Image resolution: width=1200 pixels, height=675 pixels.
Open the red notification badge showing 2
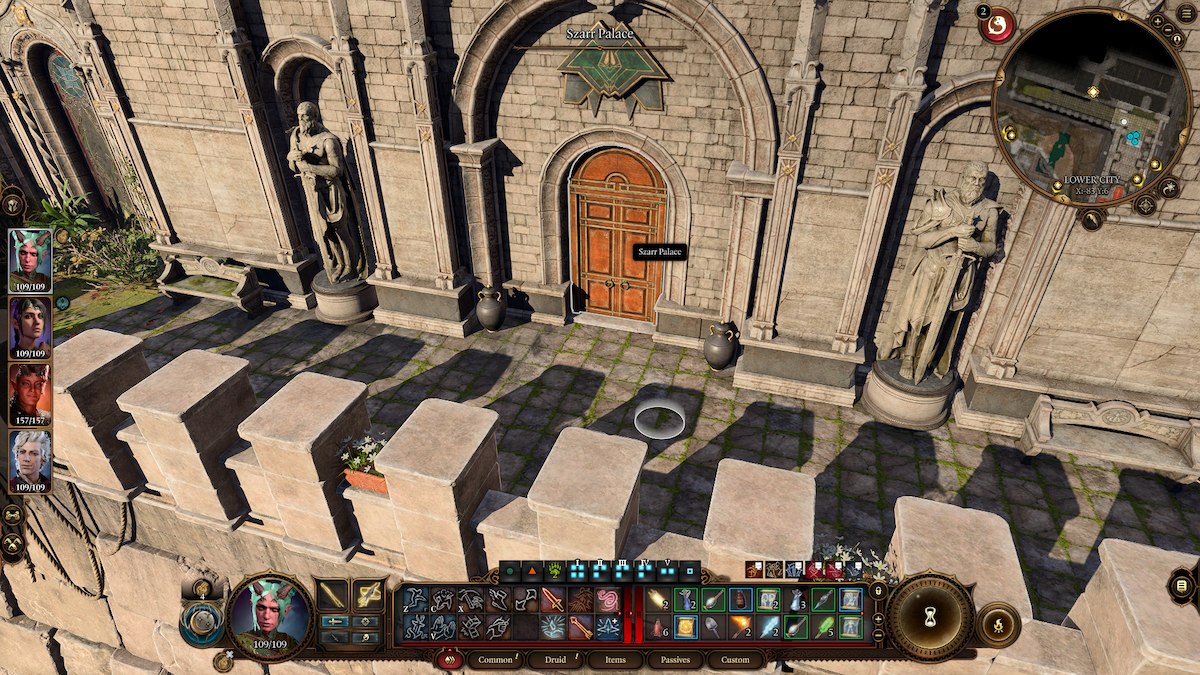coord(996,24)
